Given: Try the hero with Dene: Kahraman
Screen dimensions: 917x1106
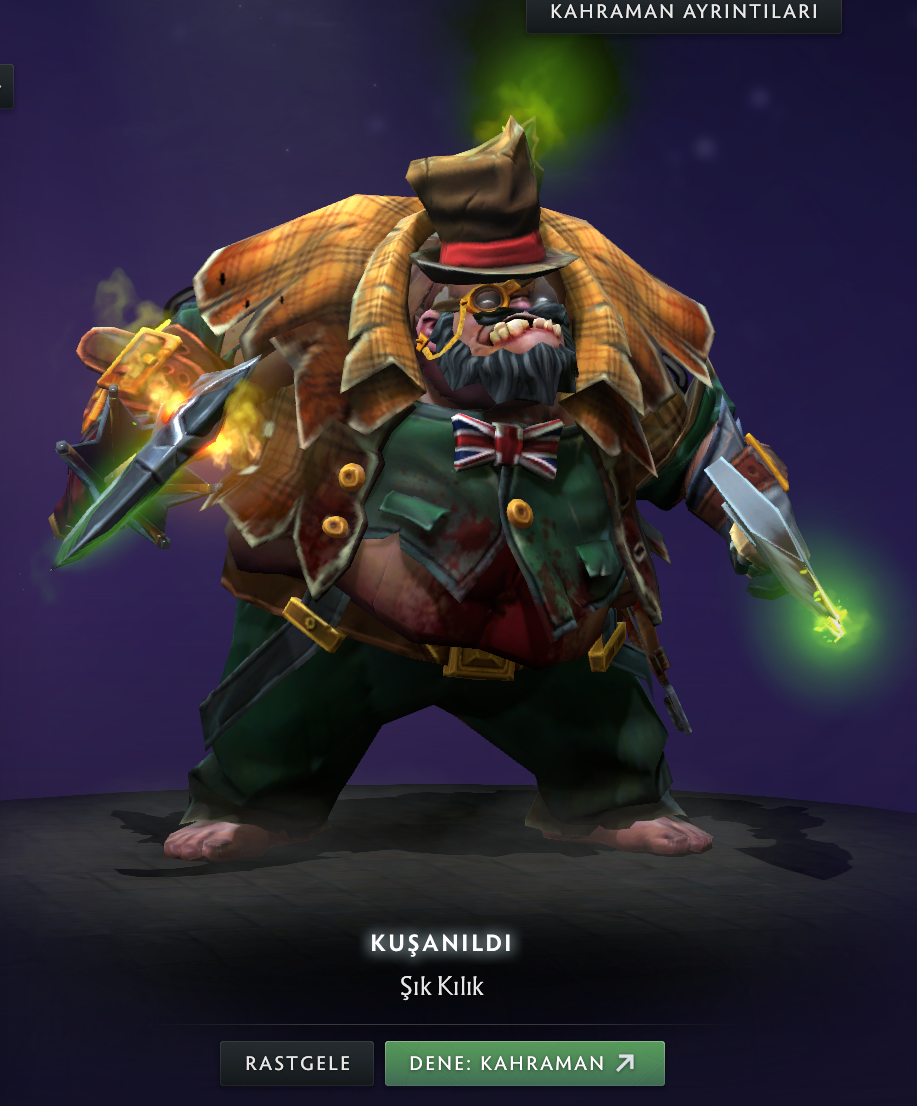Looking at the screenshot, I should click(x=524, y=1063).
